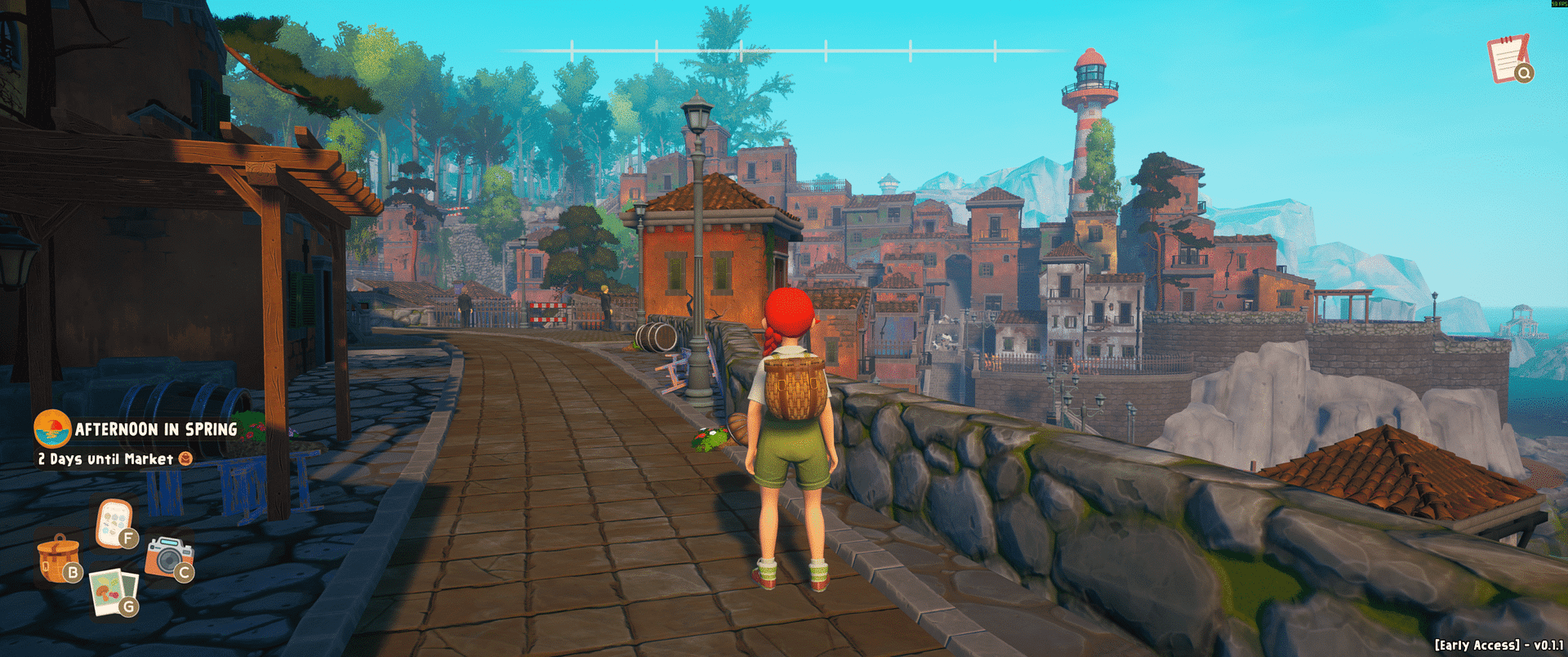1568x657 pixels.
Task: Select the market bag icon
Action: coord(185,458)
